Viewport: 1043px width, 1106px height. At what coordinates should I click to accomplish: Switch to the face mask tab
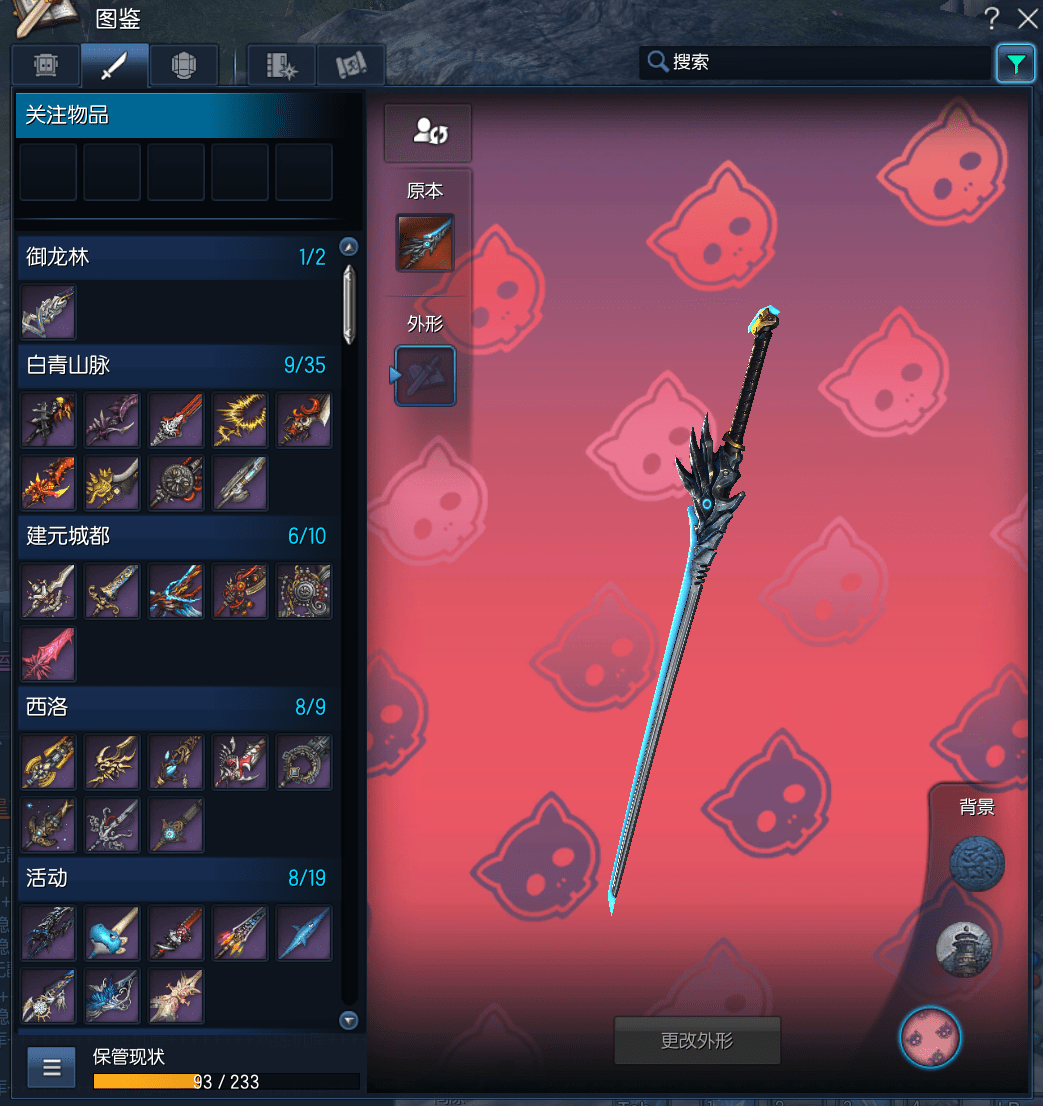46,65
